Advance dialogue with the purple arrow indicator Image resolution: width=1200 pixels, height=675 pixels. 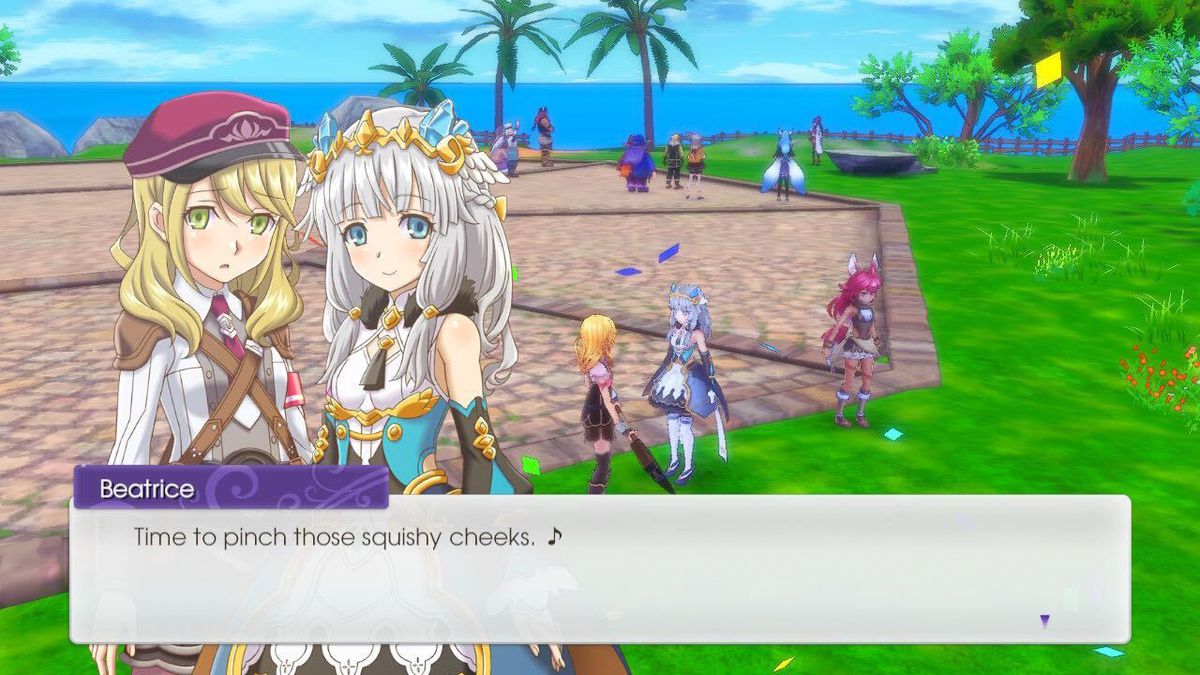click(x=1044, y=621)
